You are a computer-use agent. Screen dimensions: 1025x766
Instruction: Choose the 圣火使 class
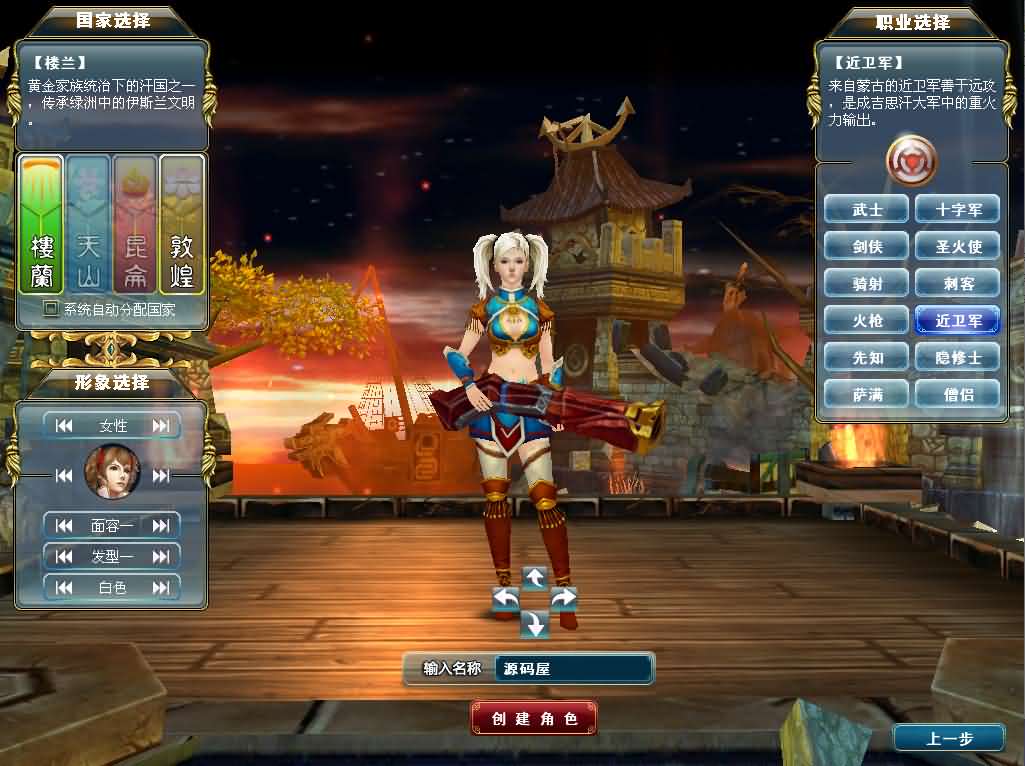coord(958,247)
